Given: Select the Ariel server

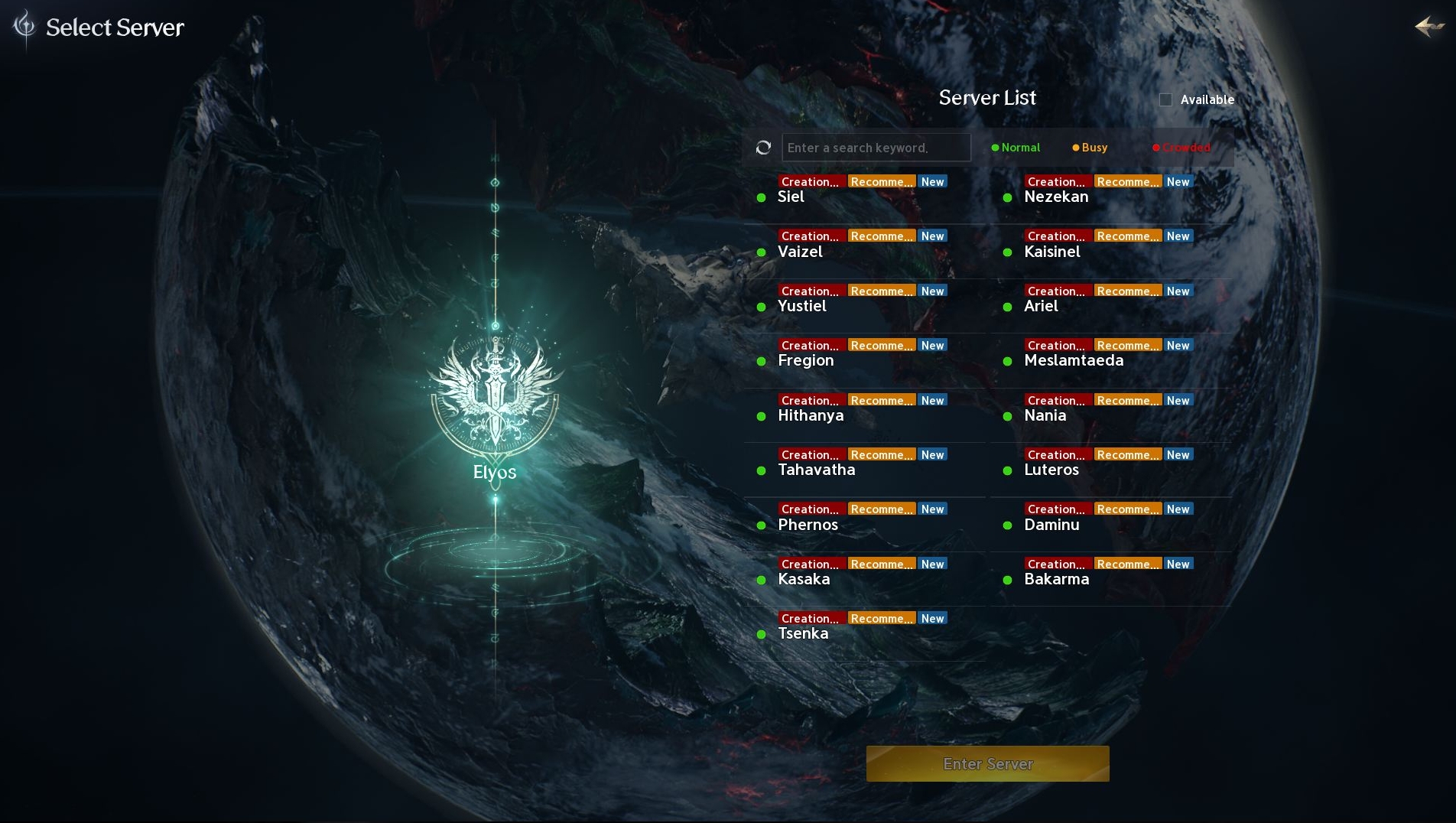Looking at the screenshot, I should coord(1041,306).
